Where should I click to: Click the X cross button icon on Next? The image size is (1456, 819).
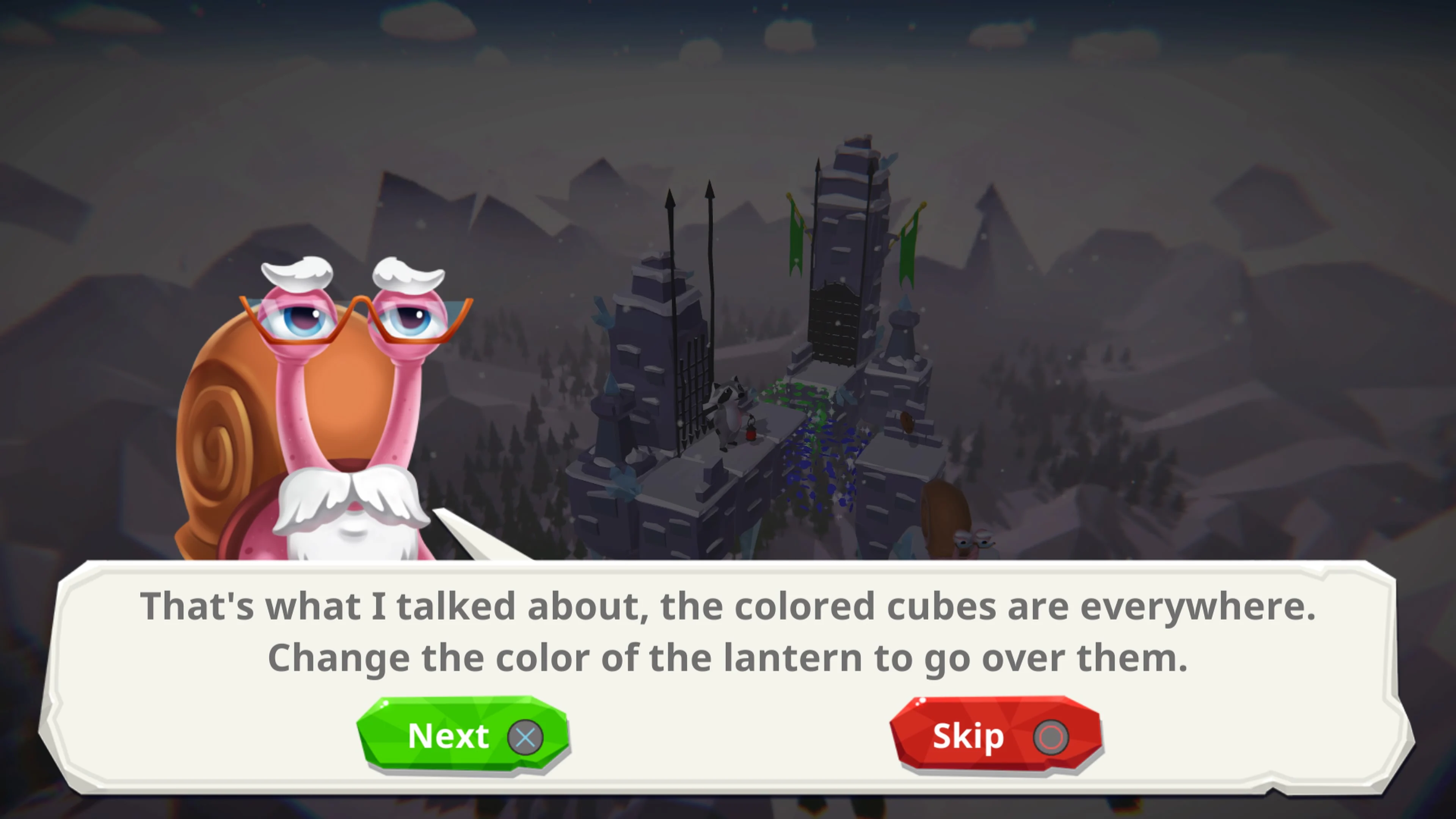click(526, 736)
